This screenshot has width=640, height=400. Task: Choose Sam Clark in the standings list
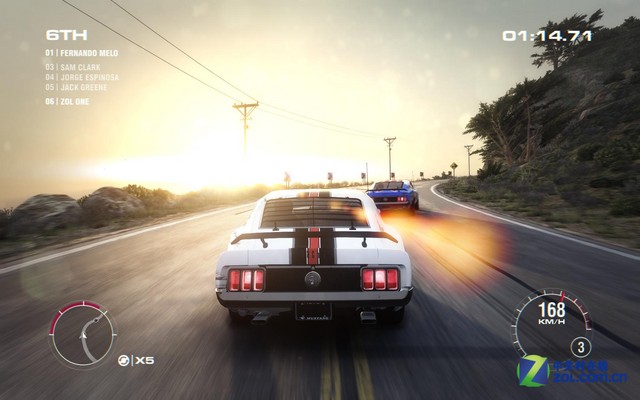76,67
